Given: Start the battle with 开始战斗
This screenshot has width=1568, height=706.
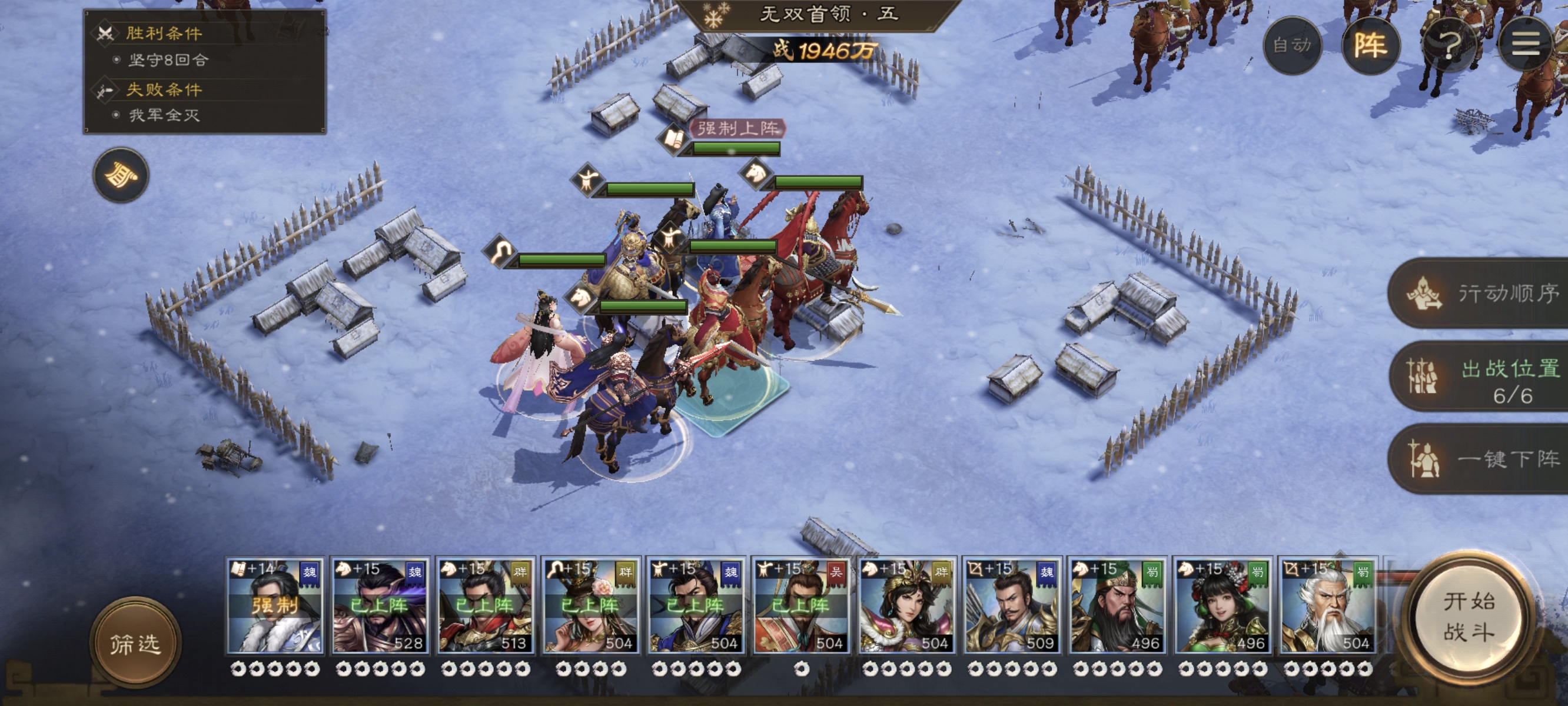Looking at the screenshot, I should [x=1468, y=617].
